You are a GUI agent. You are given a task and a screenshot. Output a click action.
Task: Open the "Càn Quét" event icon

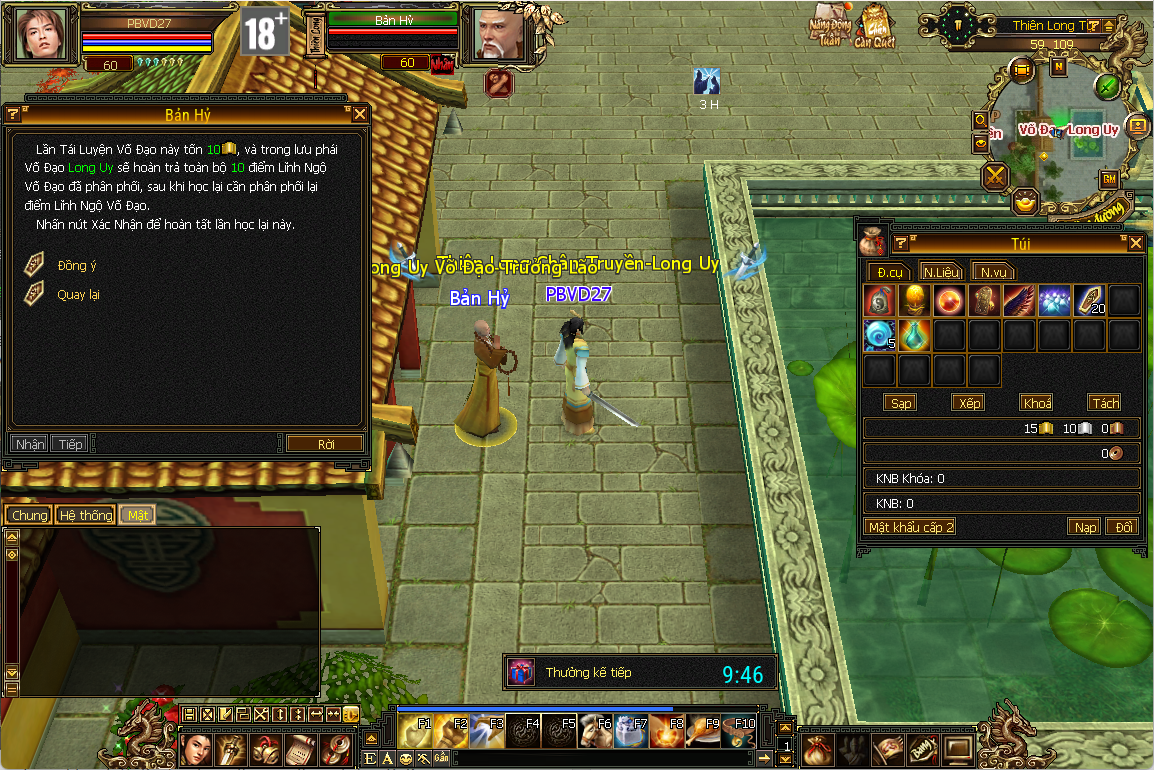874,30
